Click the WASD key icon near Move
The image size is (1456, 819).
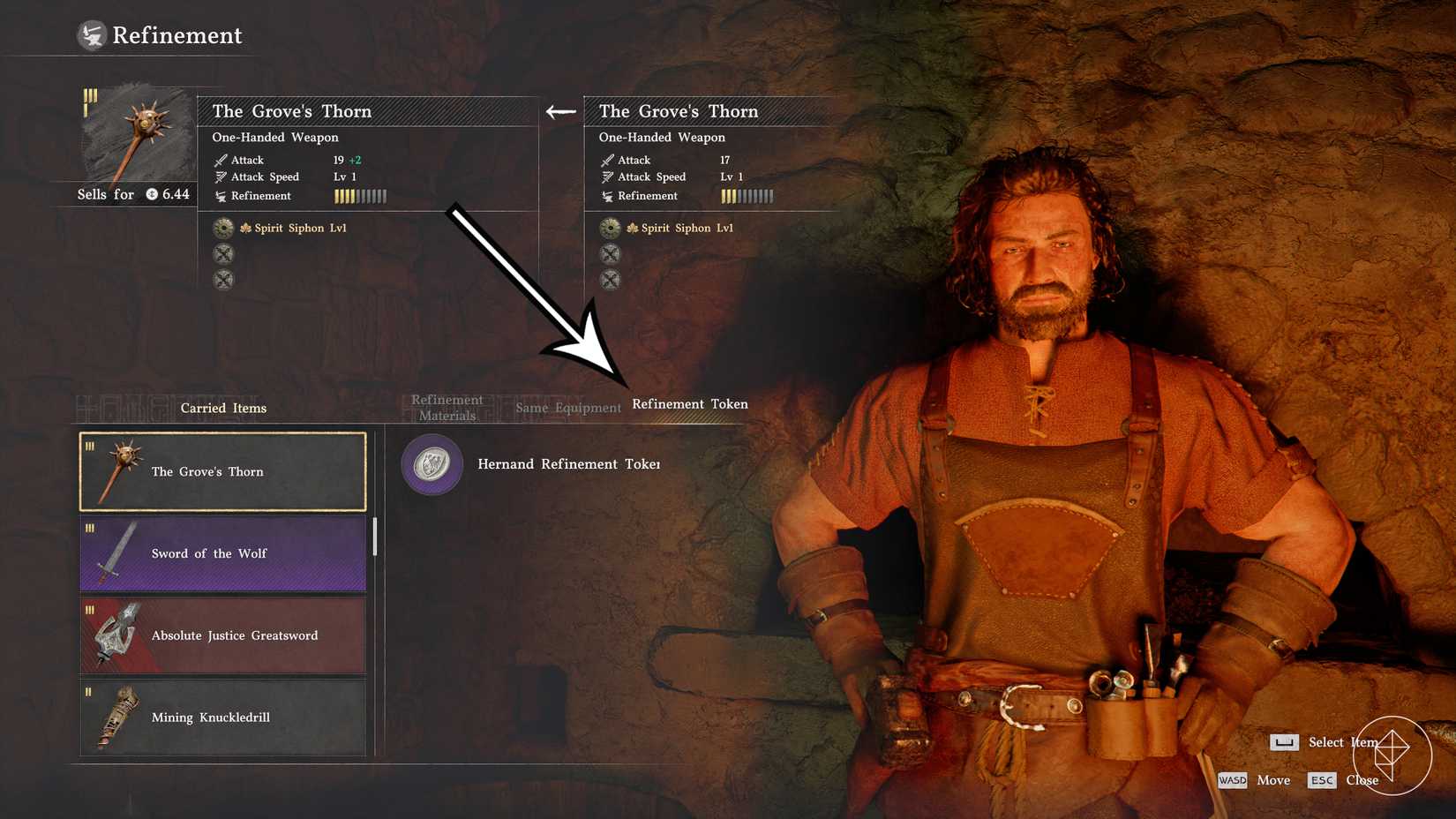[1232, 780]
